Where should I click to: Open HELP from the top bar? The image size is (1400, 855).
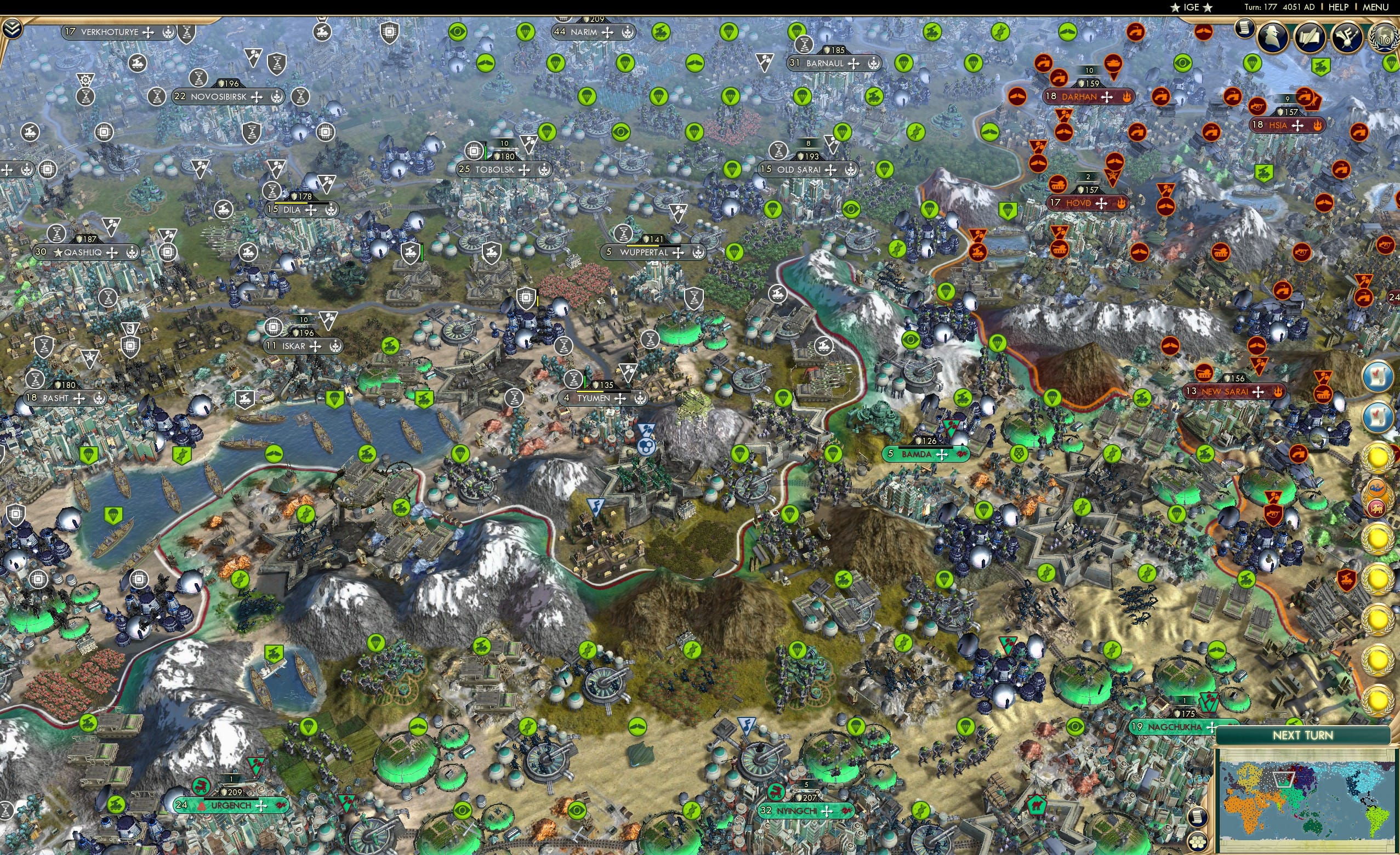click(x=1339, y=7)
